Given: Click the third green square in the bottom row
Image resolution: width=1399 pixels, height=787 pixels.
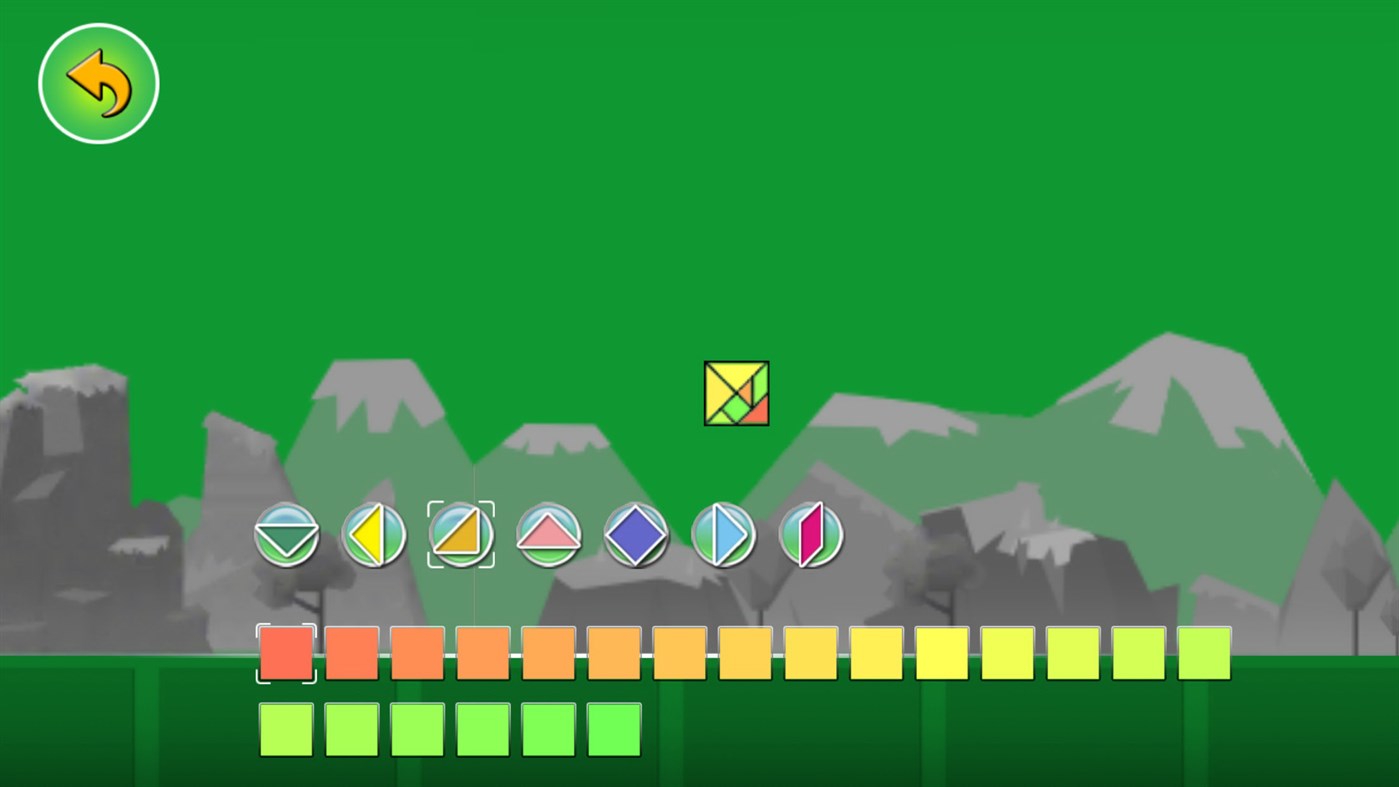Looking at the screenshot, I should [417, 729].
